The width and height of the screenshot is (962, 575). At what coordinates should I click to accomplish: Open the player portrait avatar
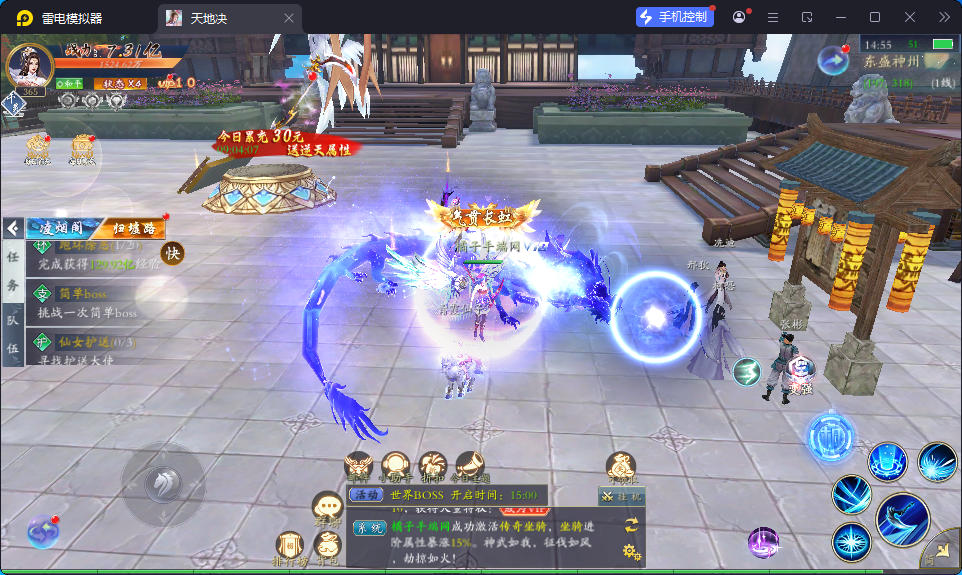[x=29, y=63]
